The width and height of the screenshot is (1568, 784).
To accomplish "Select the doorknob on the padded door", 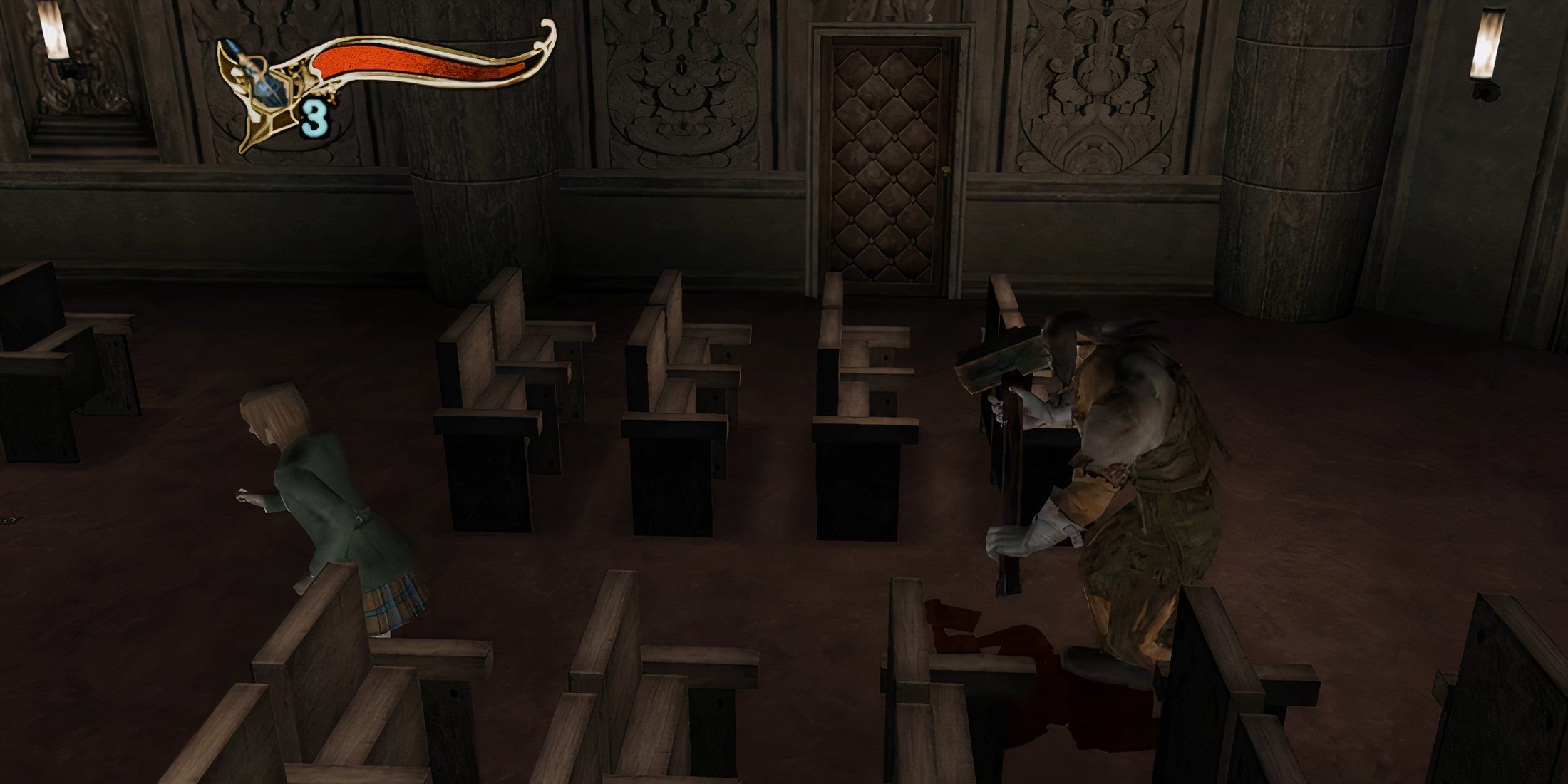I will tap(946, 171).
